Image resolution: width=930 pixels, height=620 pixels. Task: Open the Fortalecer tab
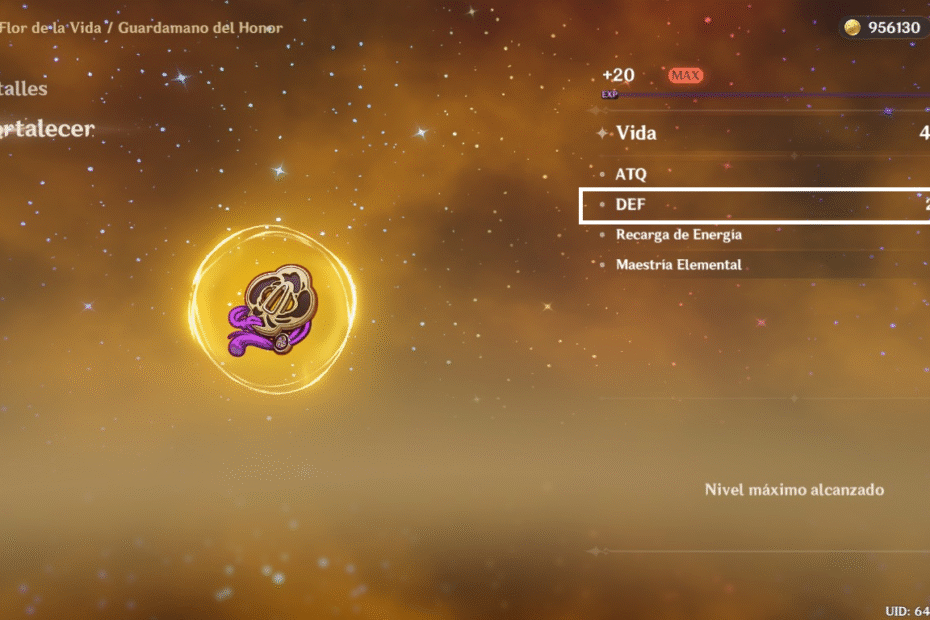pyautogui.click(x=46, y=129)
